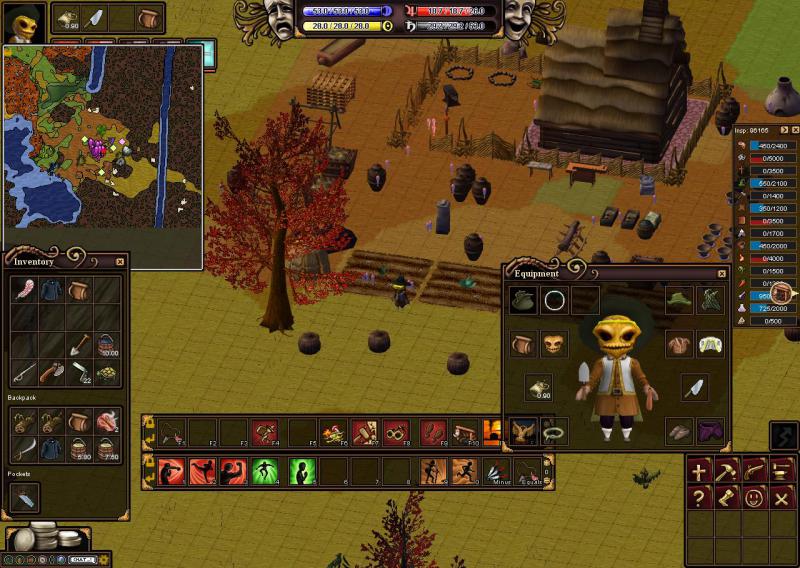The height and width of the screenshot is (568, 800).
Task: Click the smiley face emote button
Action: [x=755, y=497]
